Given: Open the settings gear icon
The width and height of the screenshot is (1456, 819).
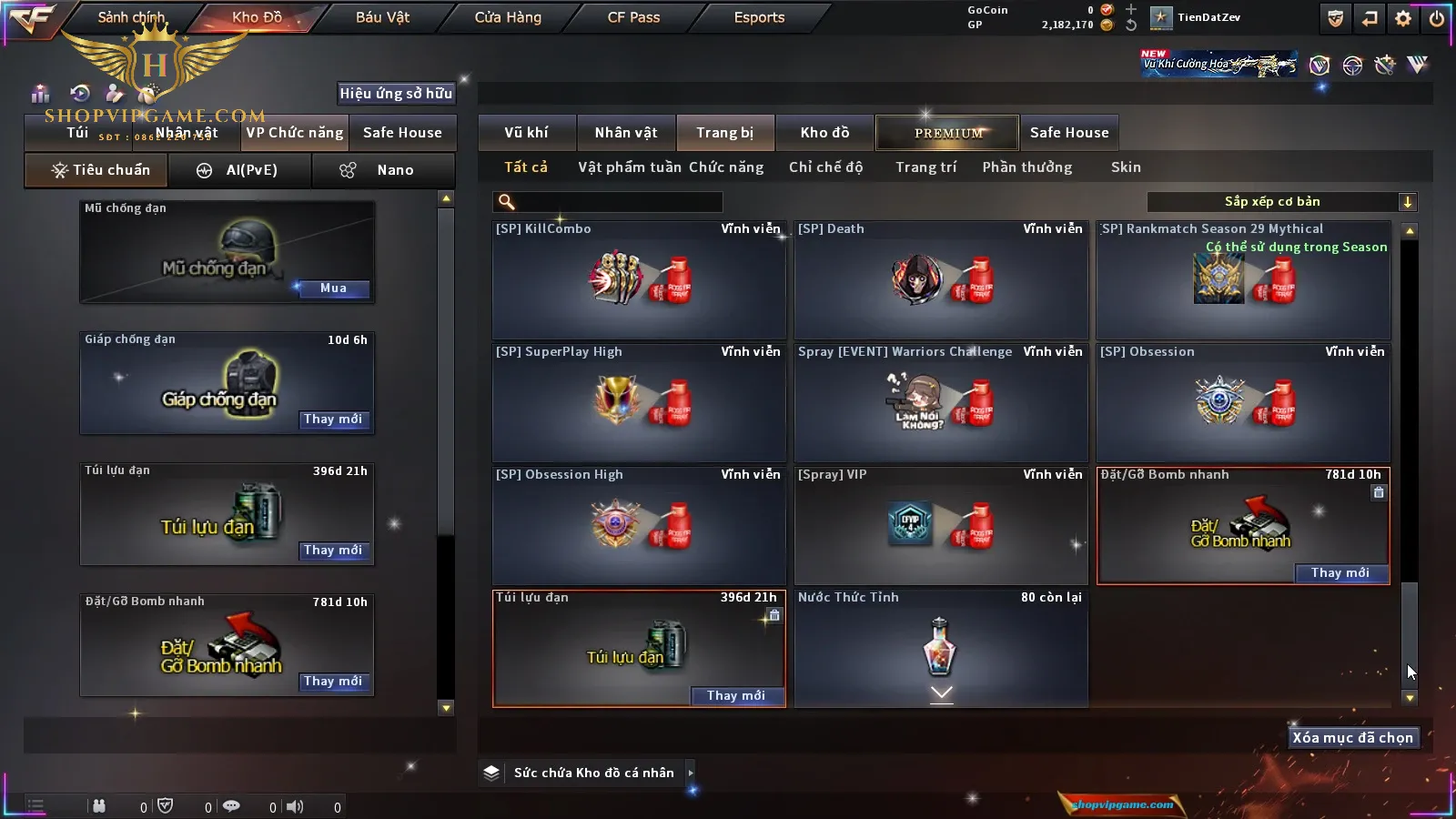Looking at the screenshot, I should point(1403,18).
